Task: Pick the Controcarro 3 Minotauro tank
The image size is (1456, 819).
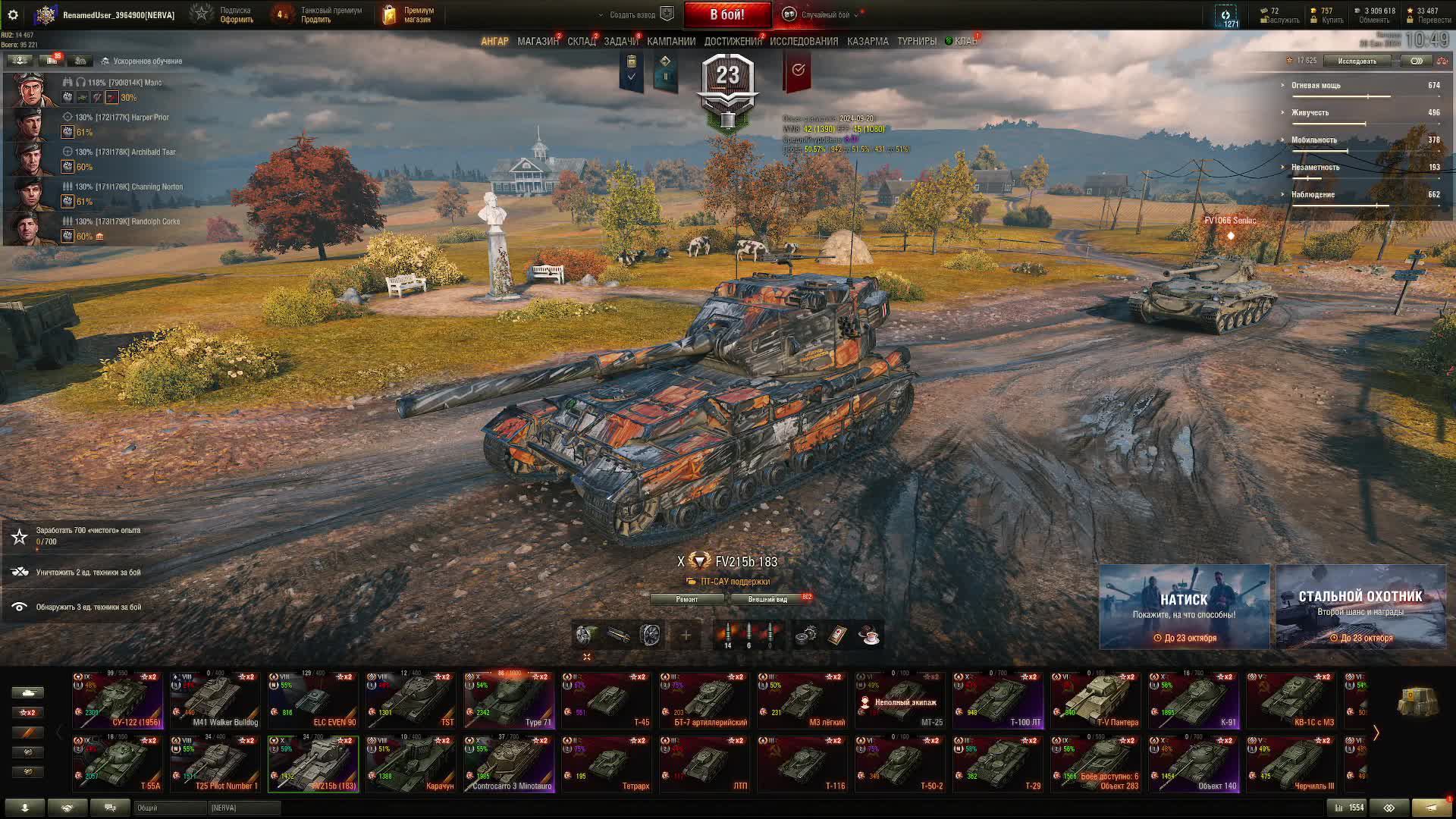Action: pos(509,764)
